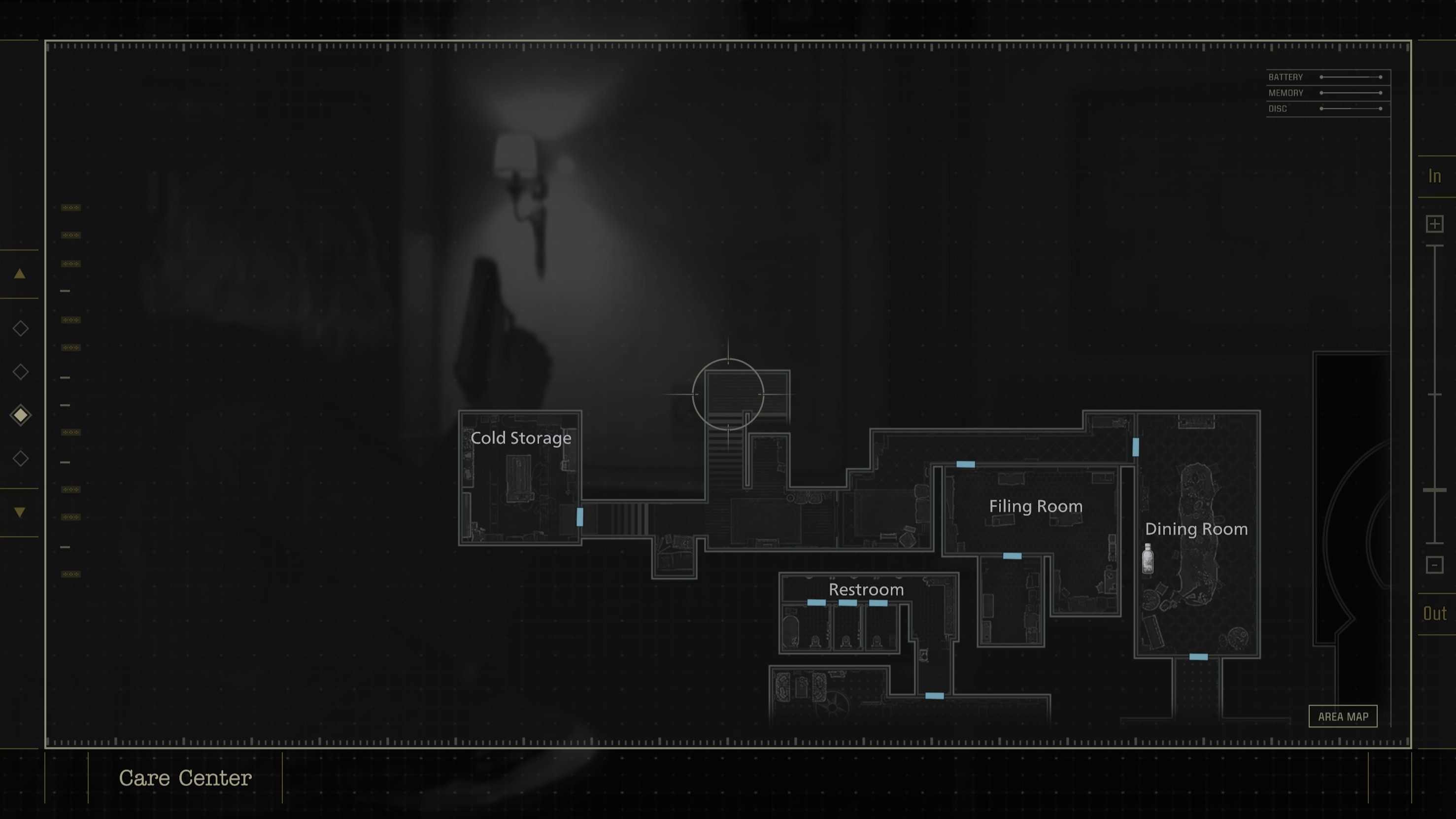Open the Area Map view
The image size is (1456, 819).
coord(1343,716)
